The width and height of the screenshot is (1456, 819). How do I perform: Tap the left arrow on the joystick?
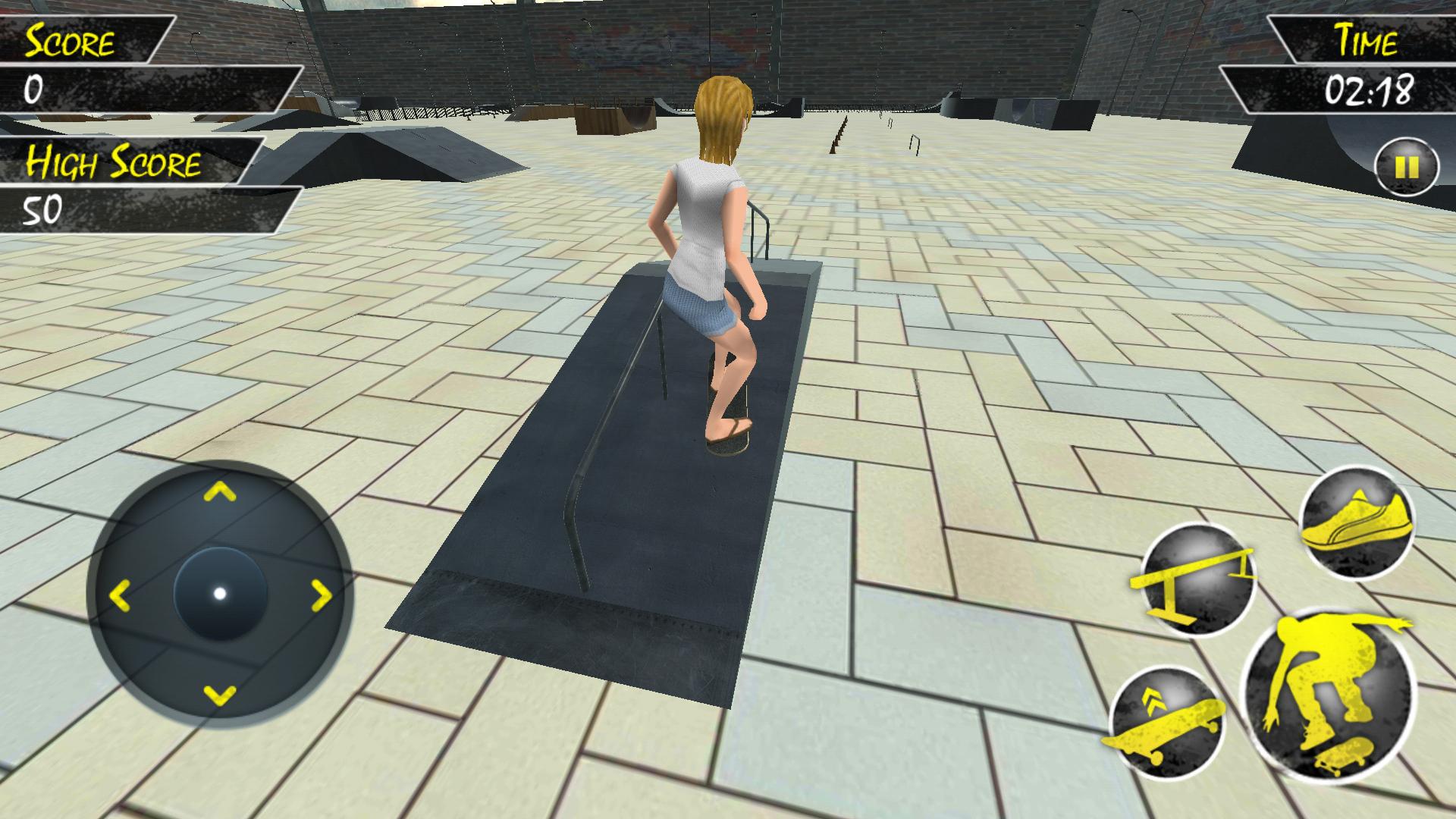pyautogui.click(x=121, y=595)
